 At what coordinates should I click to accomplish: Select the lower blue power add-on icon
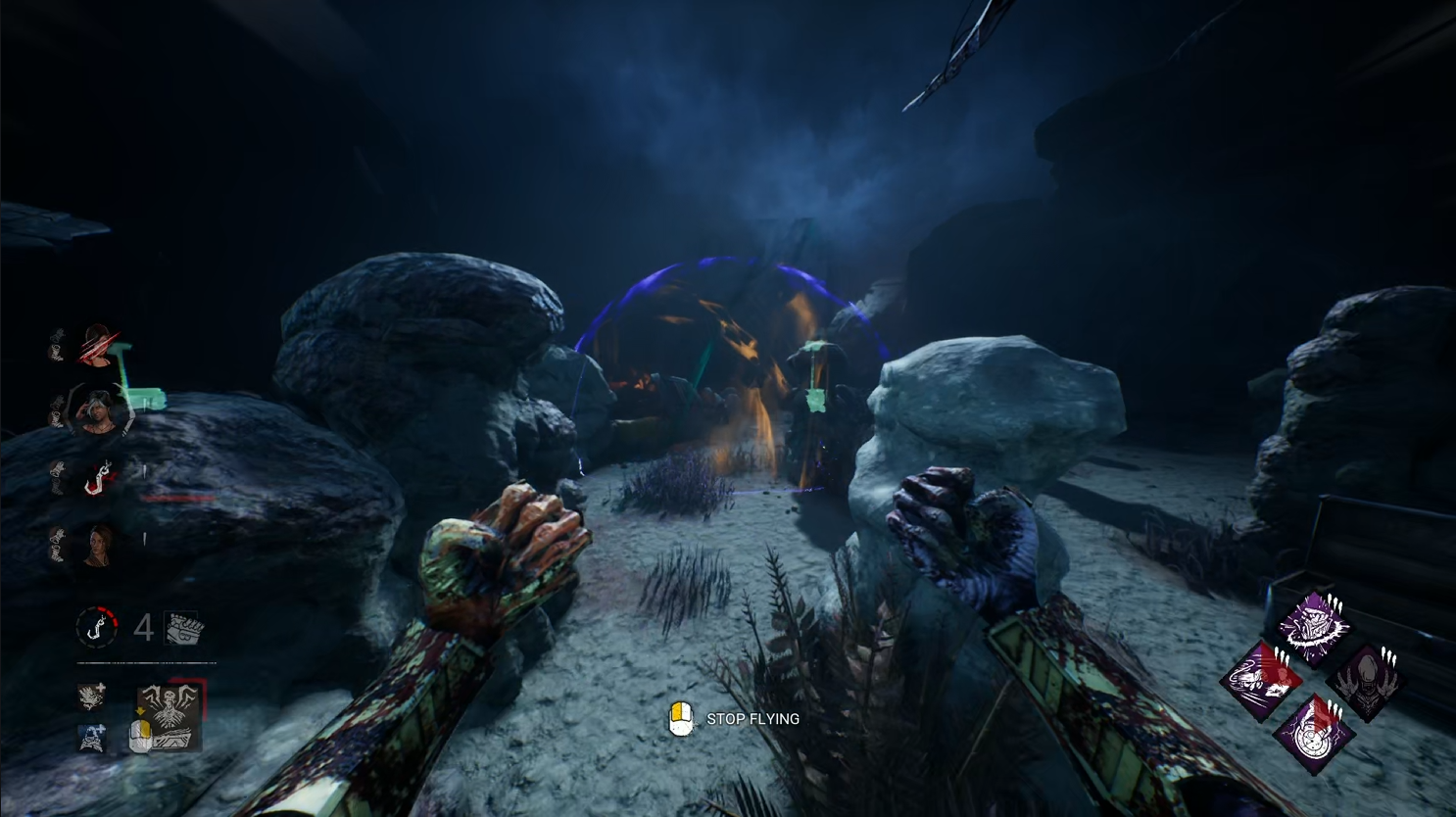93,738
